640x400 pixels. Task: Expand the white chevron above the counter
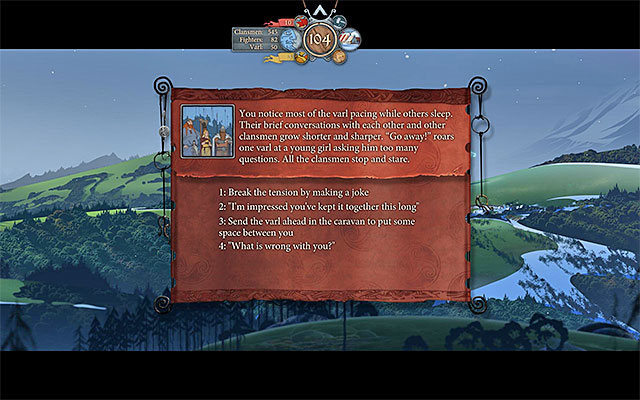[x=320, y=10]
